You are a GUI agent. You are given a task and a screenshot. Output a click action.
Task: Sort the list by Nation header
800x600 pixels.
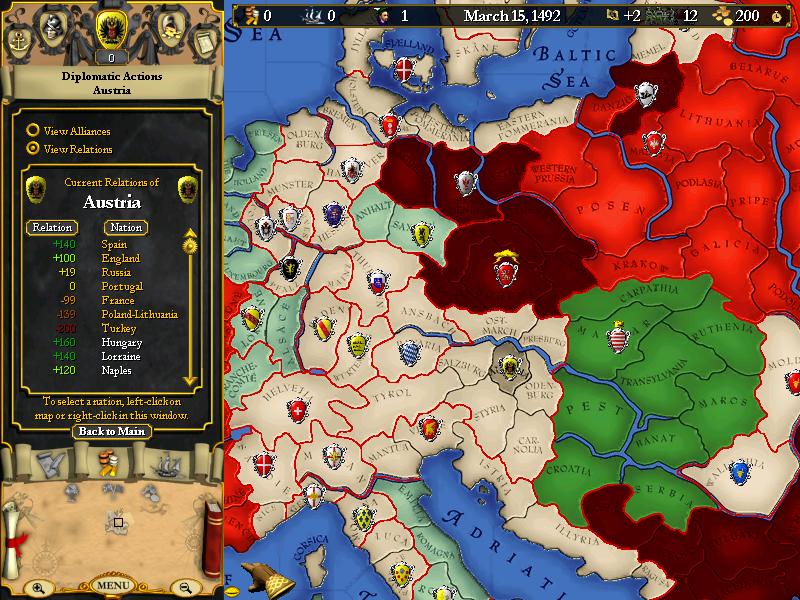[x=126, y=227]
